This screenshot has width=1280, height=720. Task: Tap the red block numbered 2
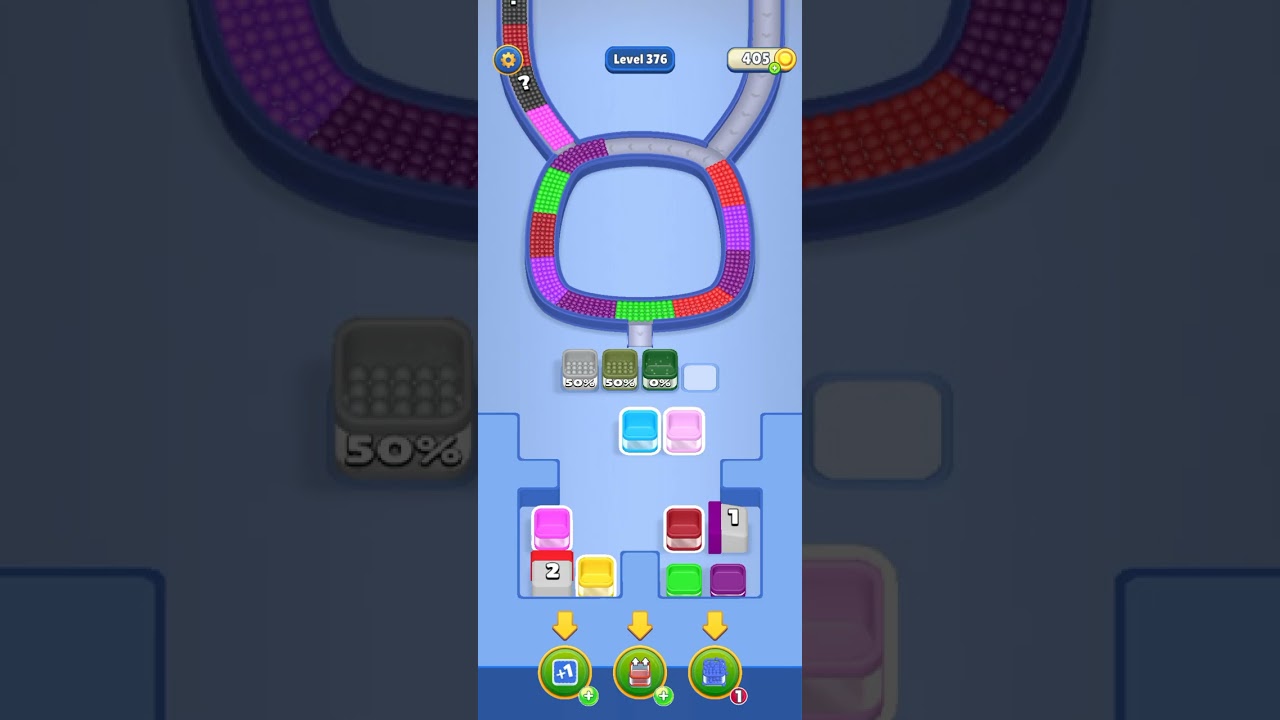click(551, 572)
